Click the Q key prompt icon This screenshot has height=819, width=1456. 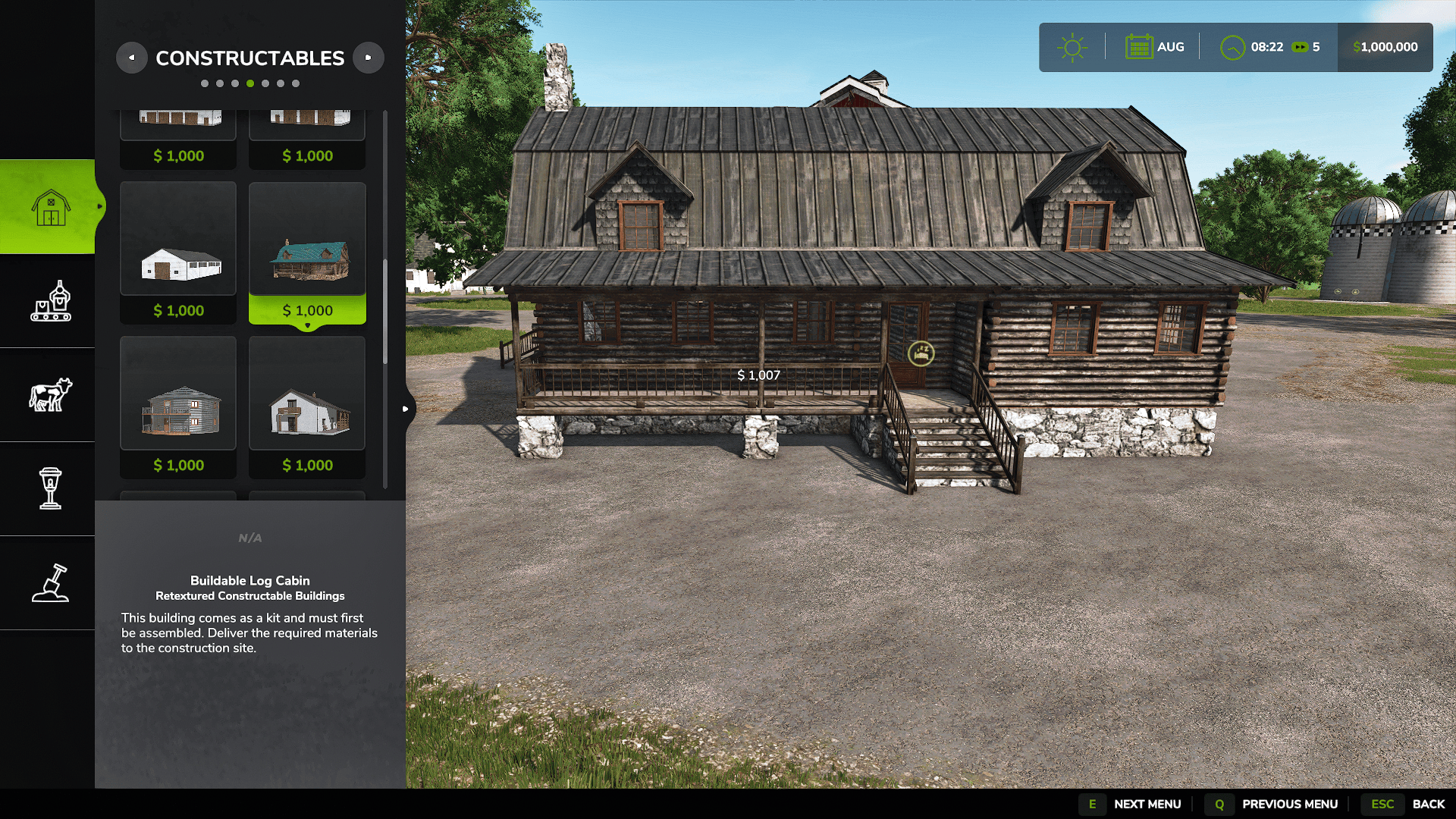click(1219, 803)
